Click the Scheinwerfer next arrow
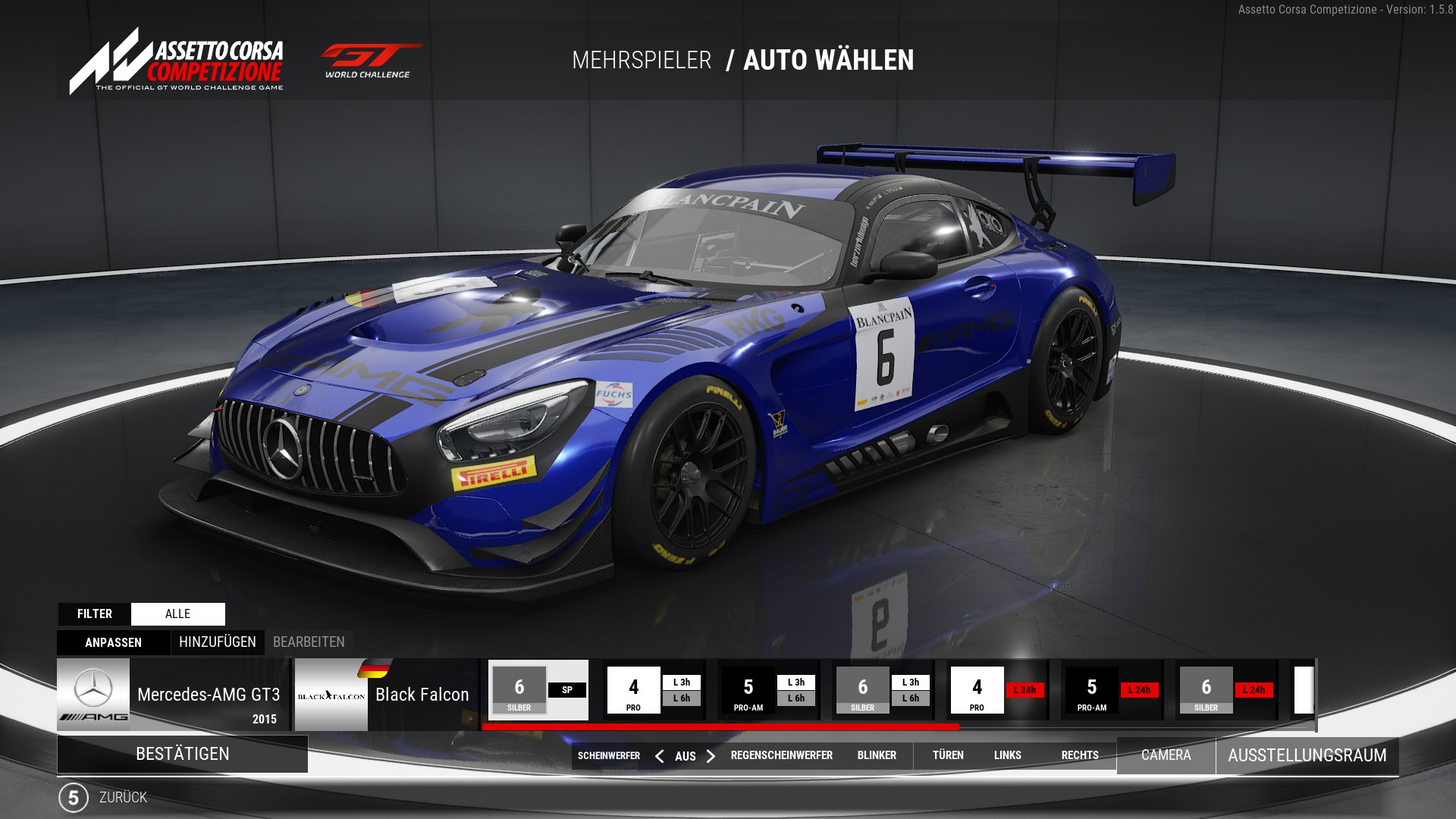1456x819 pixels. (x=711, y=756)
